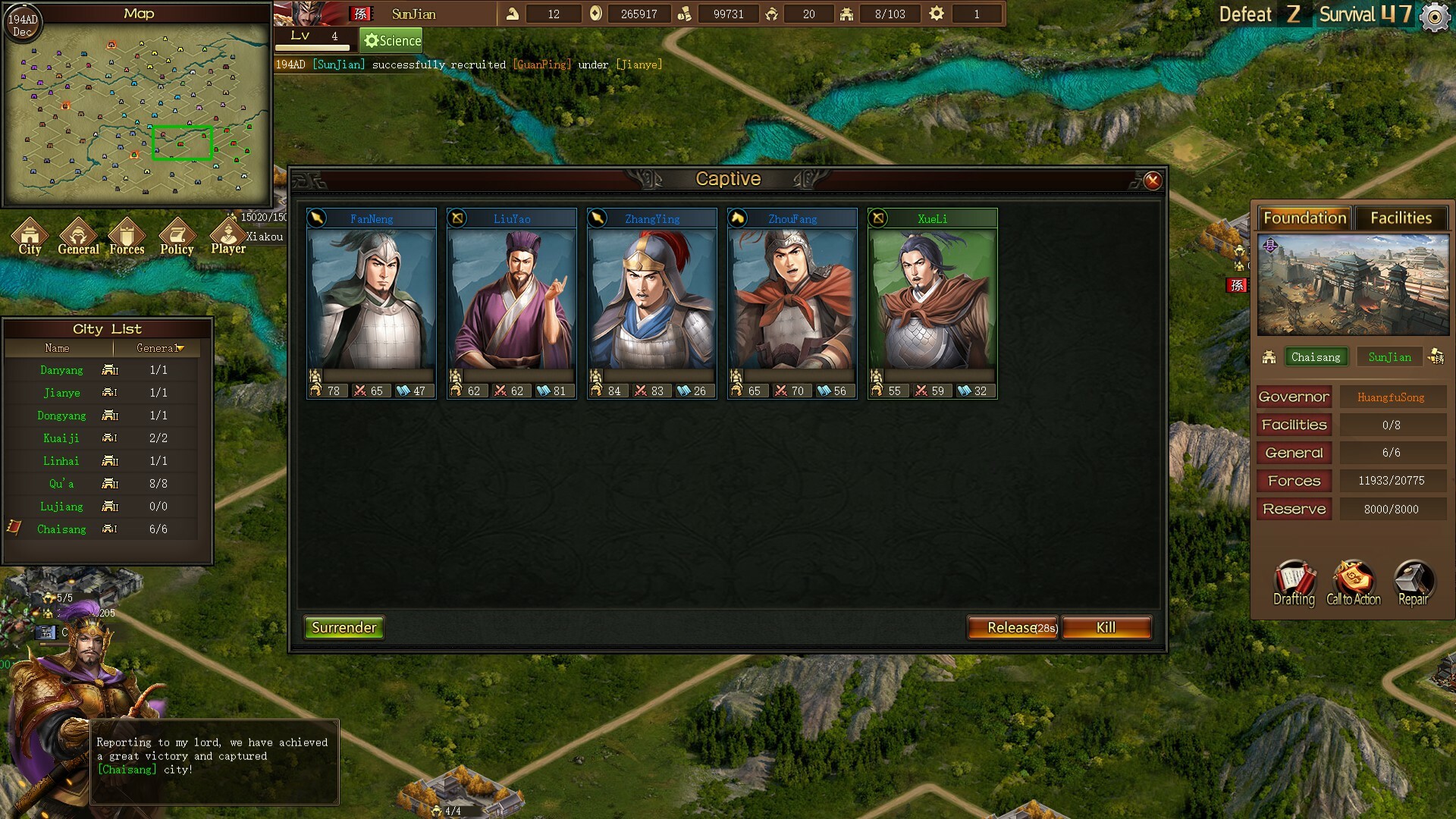The image size is (1456, 819).
Task: Choose the ZhangYing captive card
Action: (652, 303)
